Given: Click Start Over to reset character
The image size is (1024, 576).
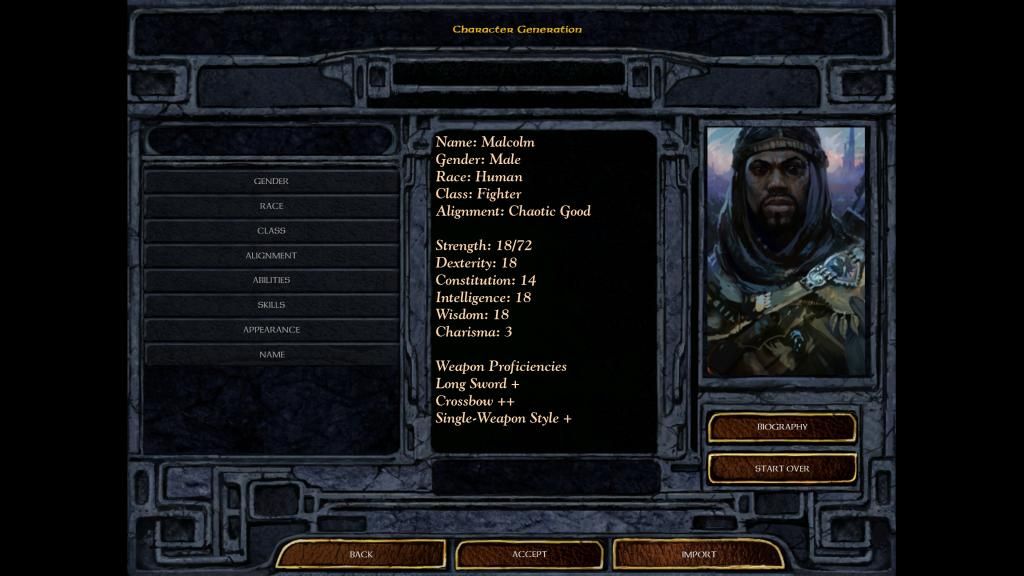Looking at the screenshot, I should 782,468.
